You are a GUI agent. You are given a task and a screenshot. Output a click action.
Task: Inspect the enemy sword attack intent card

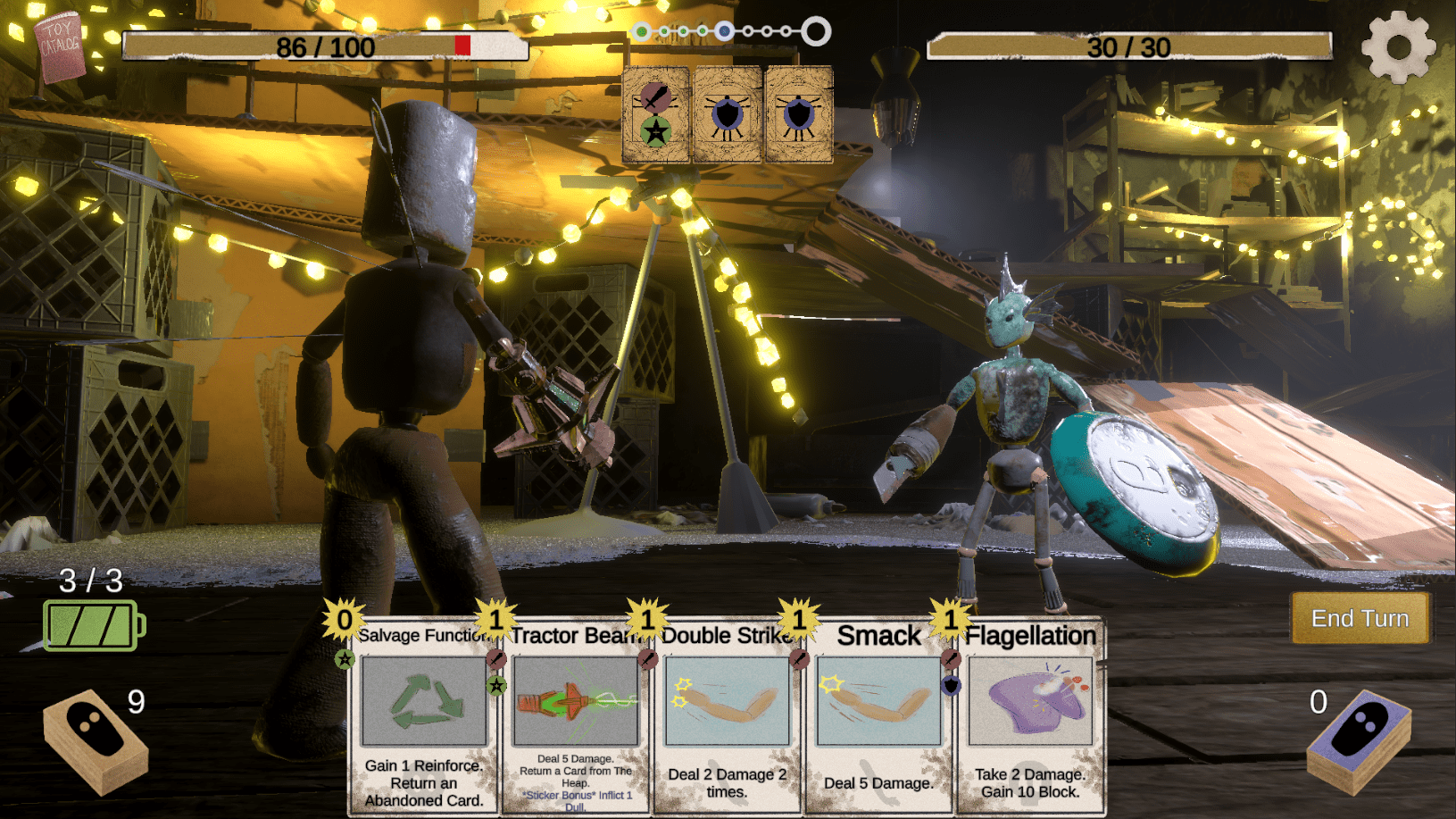656,114
